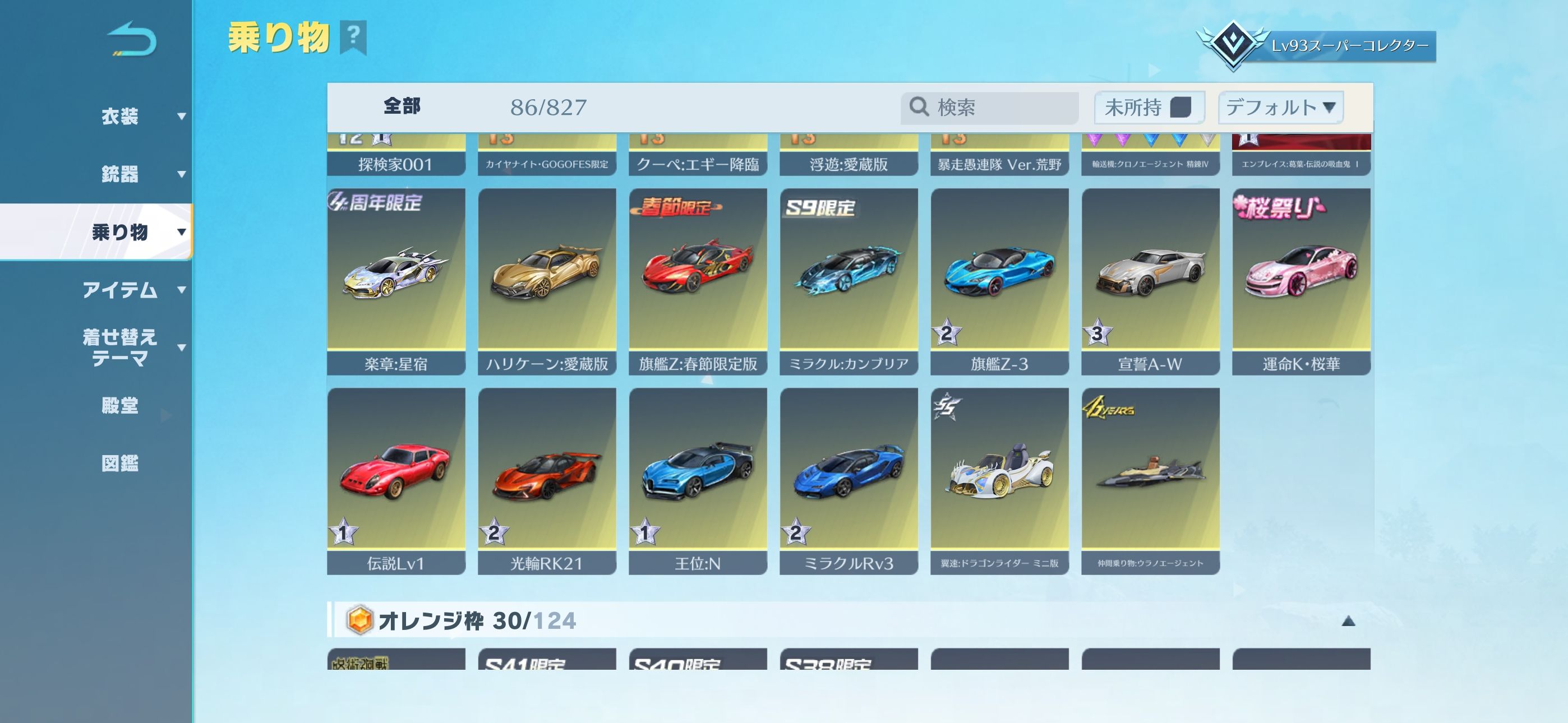Show the 図鑑 section
1568x723 pixels.
121,463
